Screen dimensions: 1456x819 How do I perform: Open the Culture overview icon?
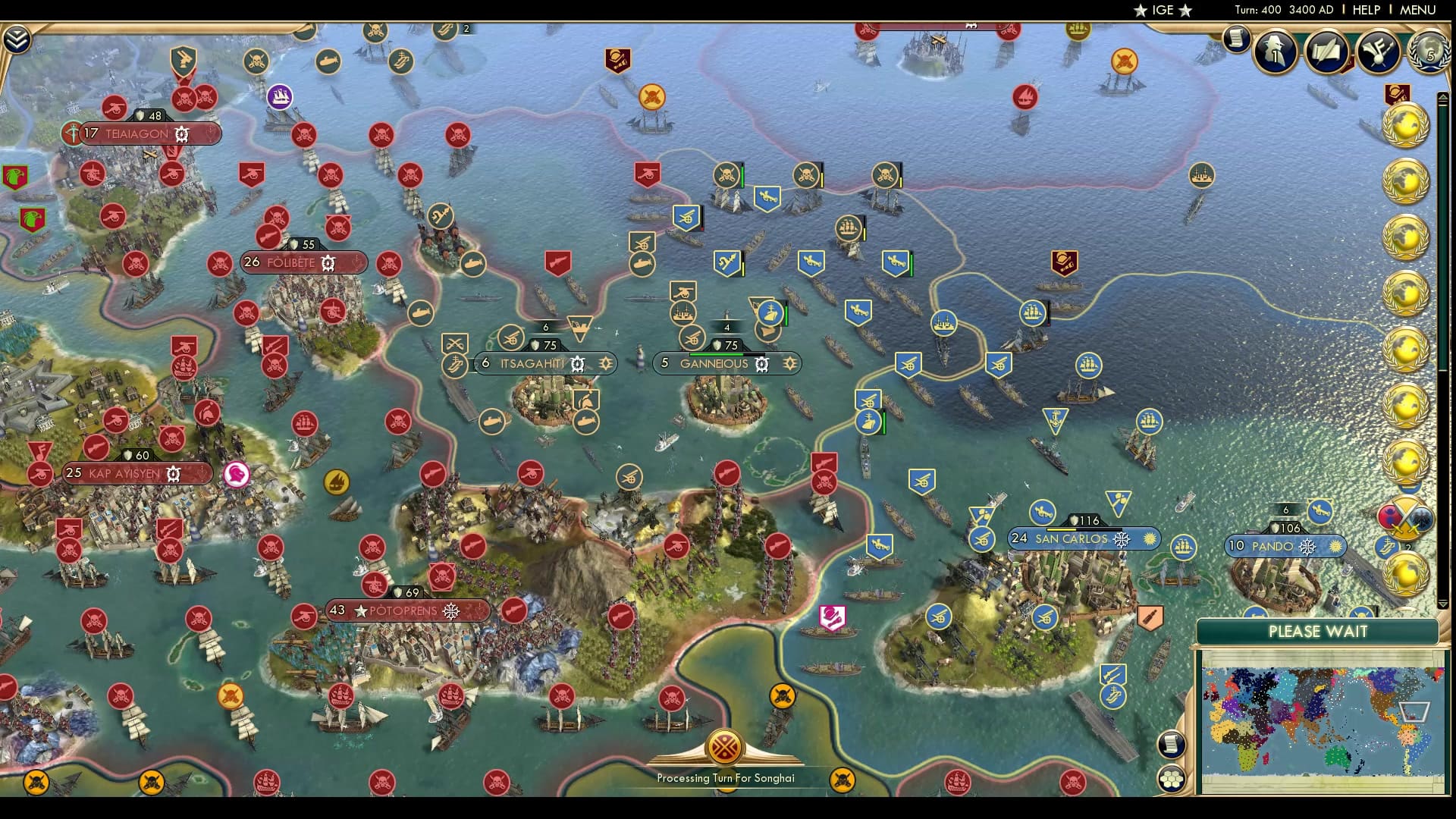click(1378, 52)
